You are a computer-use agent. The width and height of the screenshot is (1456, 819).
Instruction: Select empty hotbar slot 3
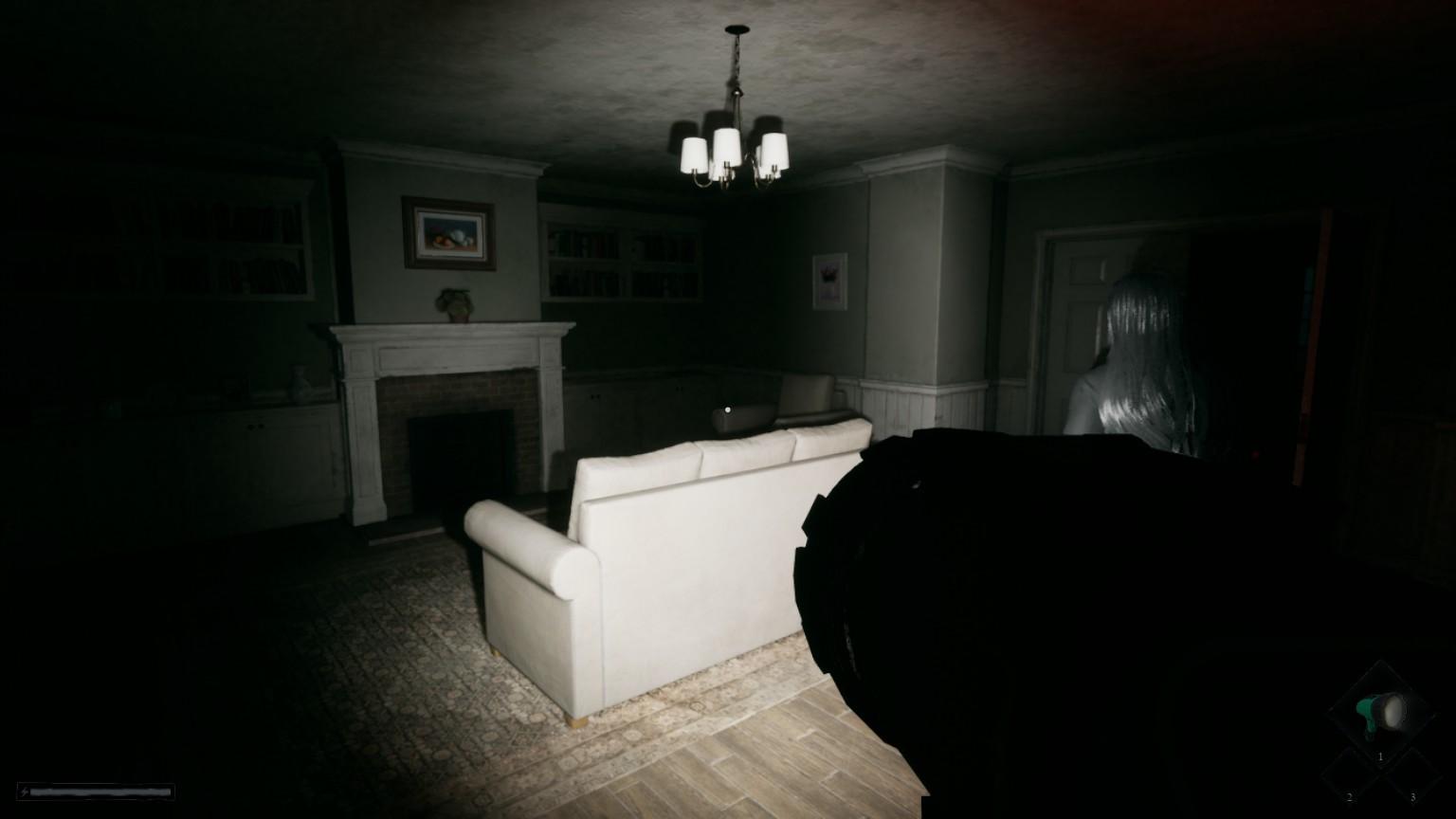click(1413, 777)
